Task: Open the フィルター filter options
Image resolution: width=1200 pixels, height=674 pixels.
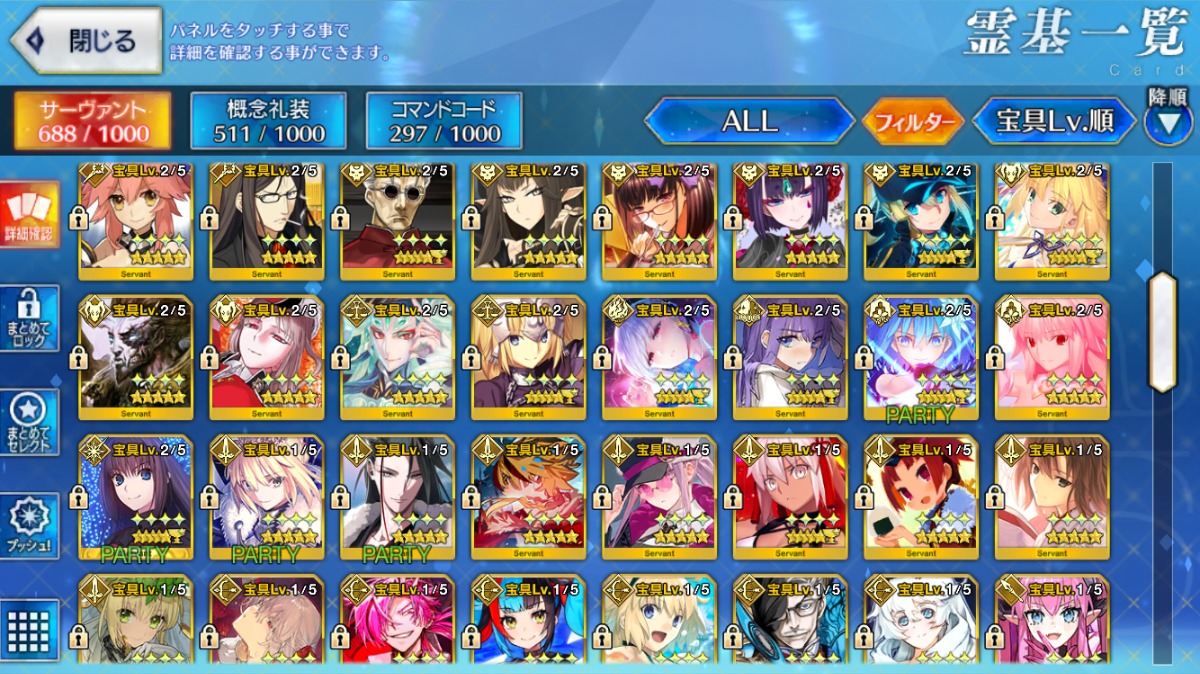Action: click(x=913, y=122)
